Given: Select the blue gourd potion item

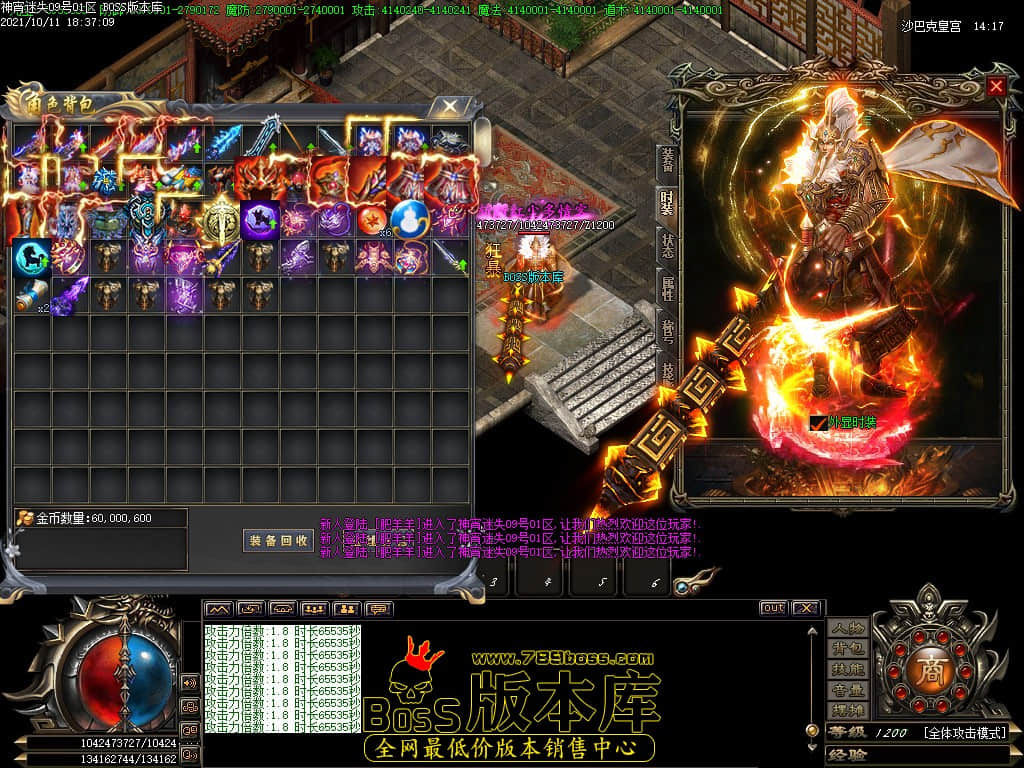Looking at the screenshot, I should [410, 219].
